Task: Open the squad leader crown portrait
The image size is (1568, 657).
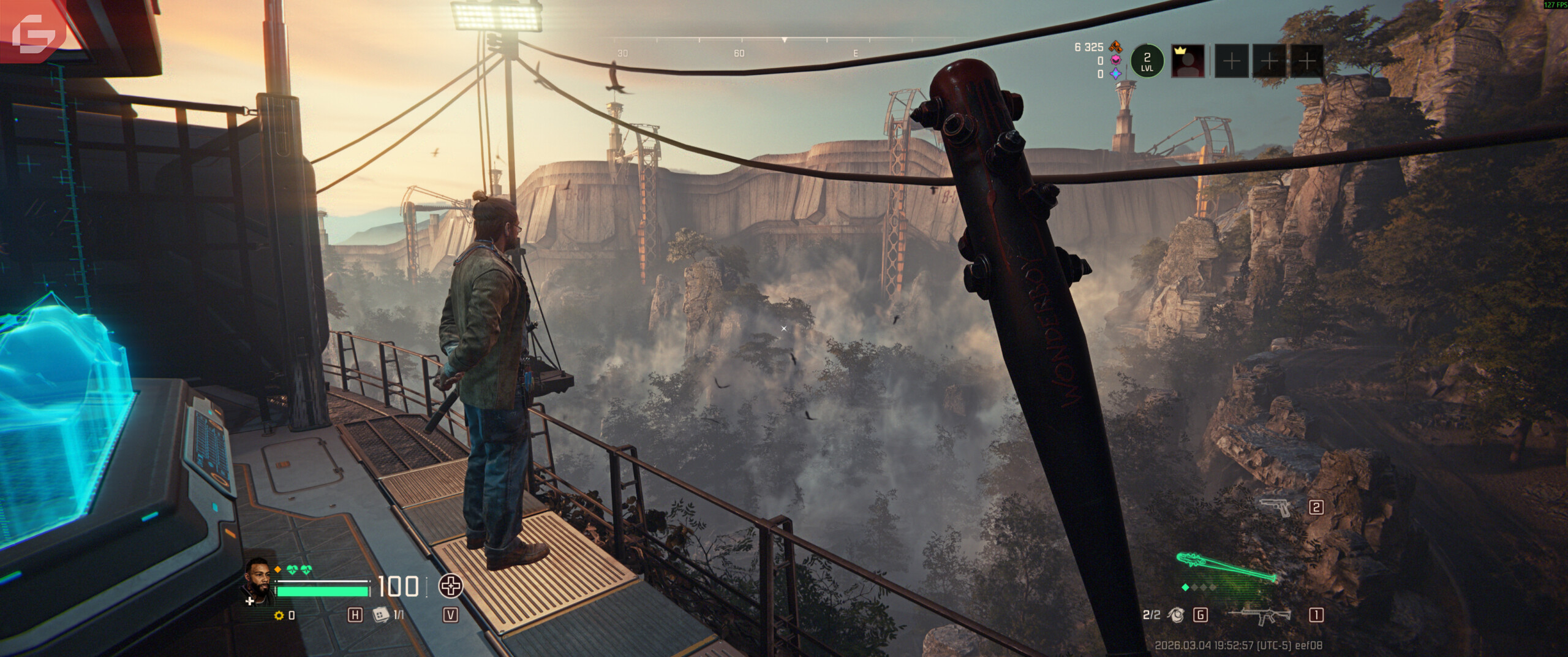Action: tap(1188, 61)
